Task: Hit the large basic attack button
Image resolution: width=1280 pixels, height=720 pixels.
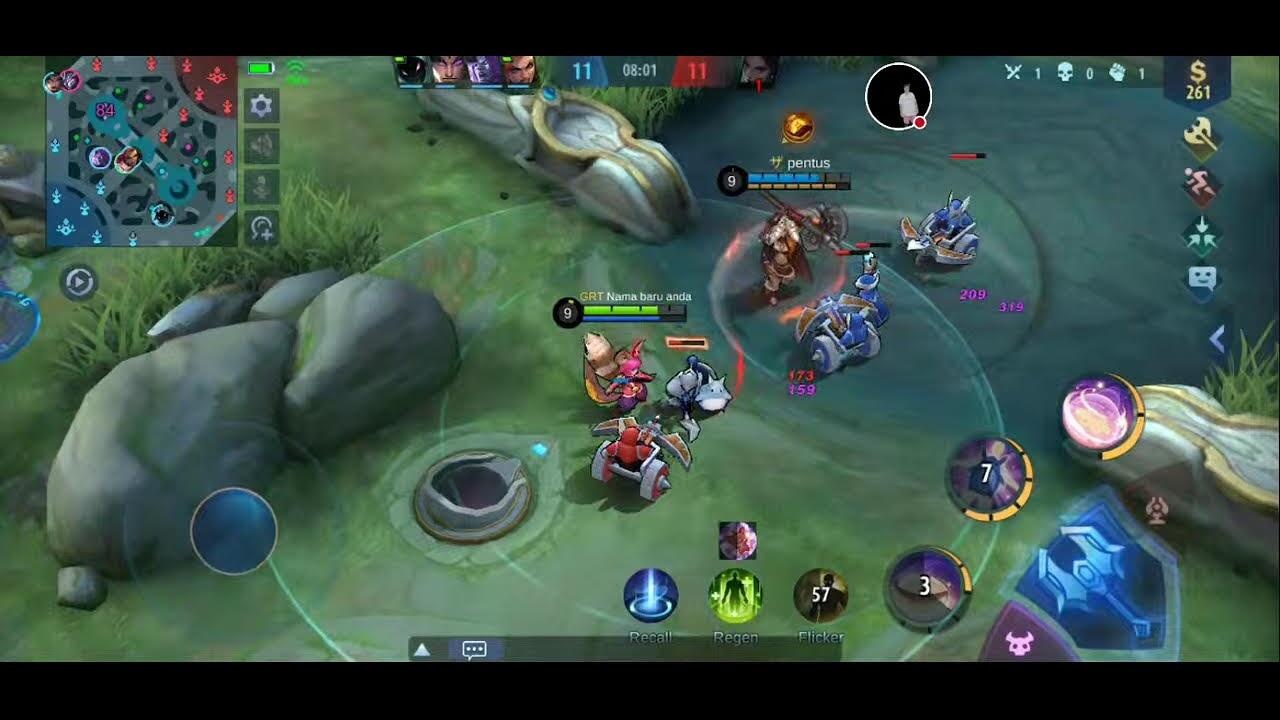Action: pos(1095,580)
